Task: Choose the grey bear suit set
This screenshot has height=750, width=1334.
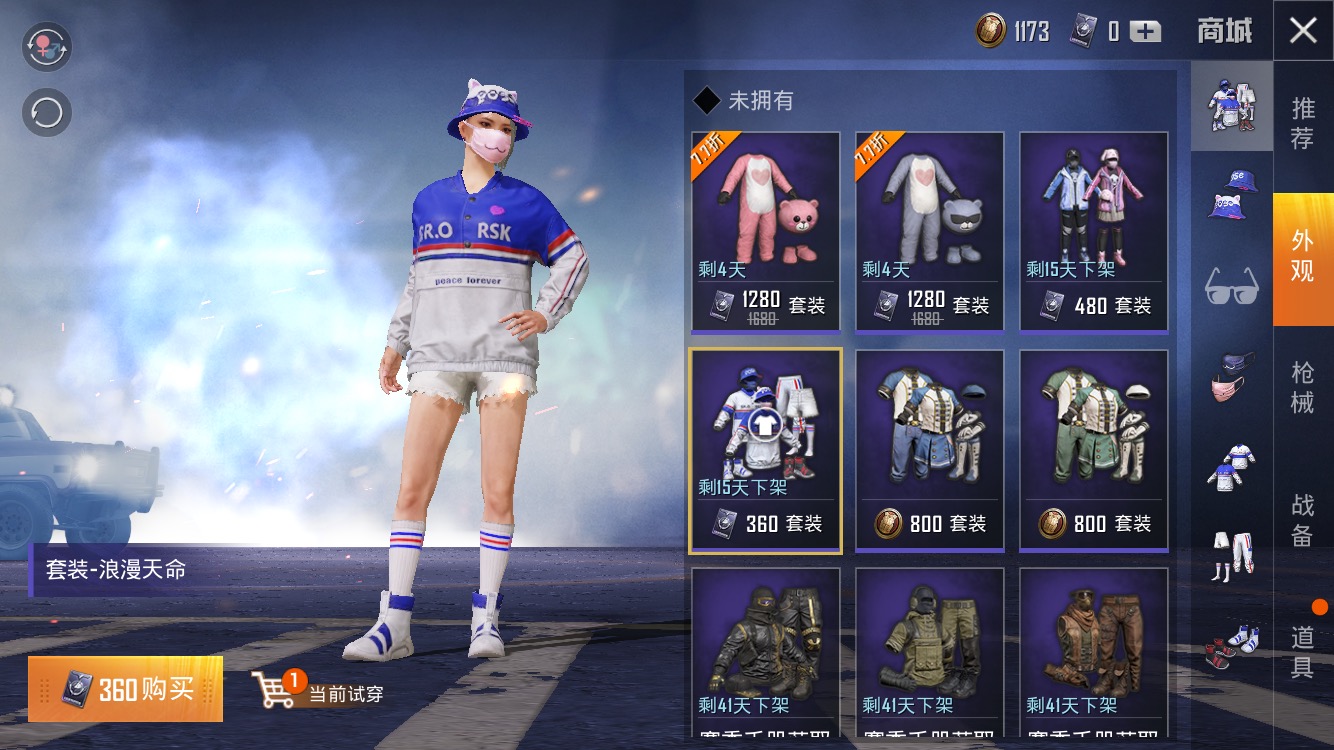Action: pos(930,232)
